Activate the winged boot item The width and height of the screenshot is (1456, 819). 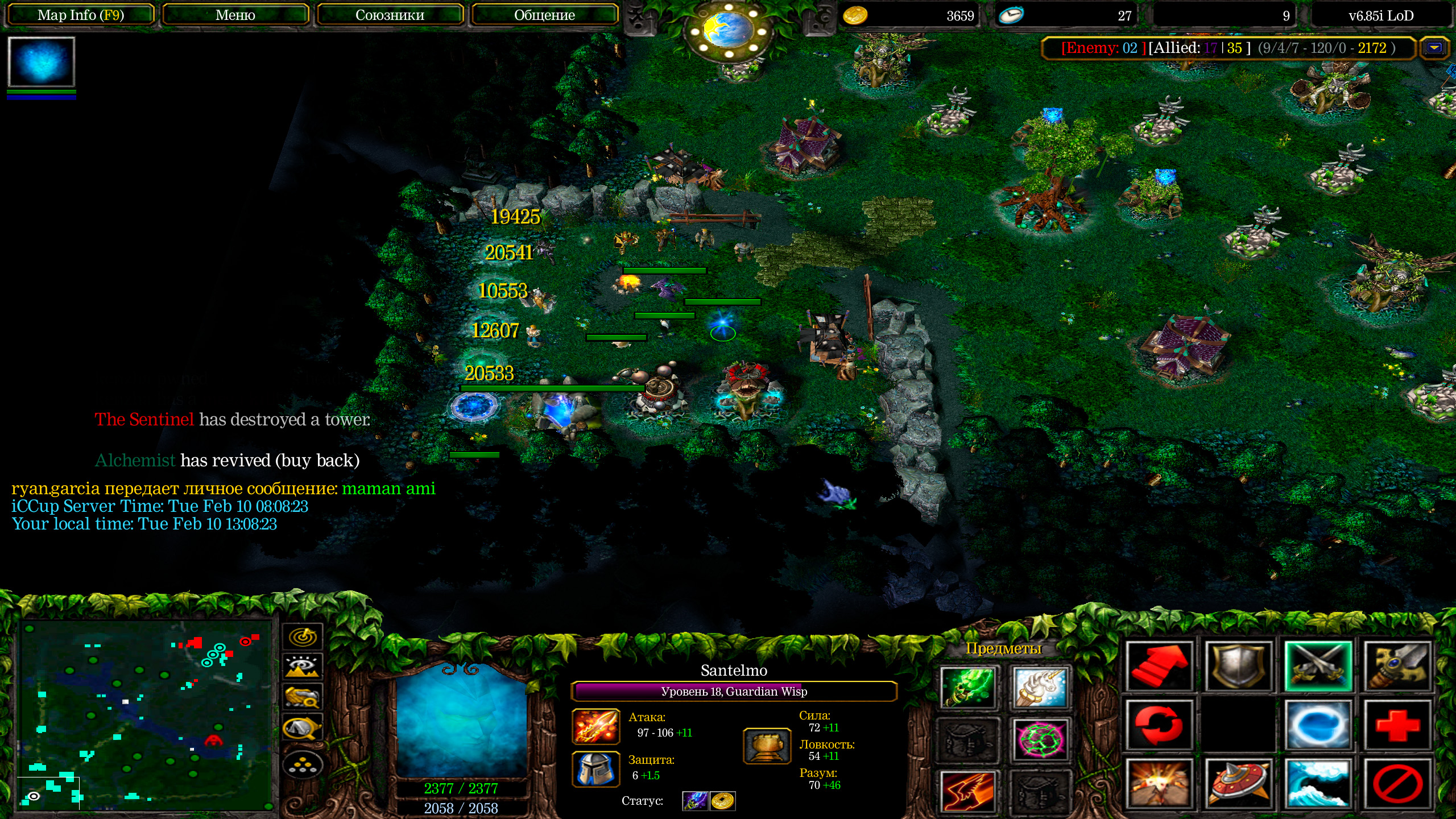pos(967,791)
